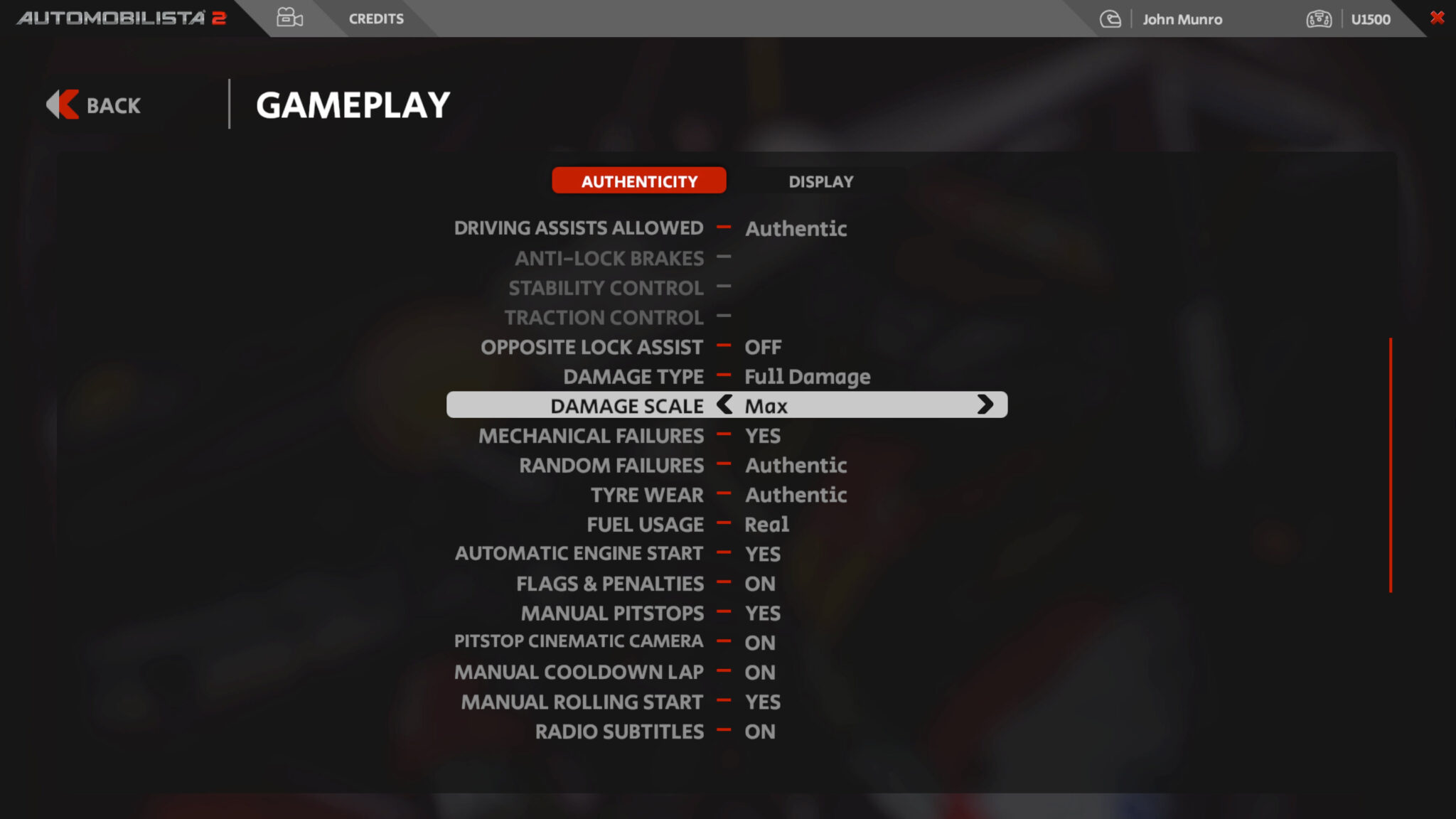1456x819 pixels.
Task: Click the steering wheel controller icon
Action: coord(1319,19)
